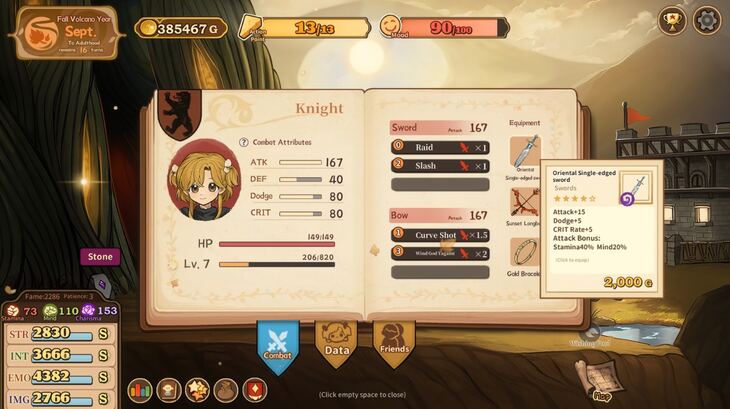The image size is (730, 409).
Task: Open the trophy achievements panel
Action: pos(672,20)
